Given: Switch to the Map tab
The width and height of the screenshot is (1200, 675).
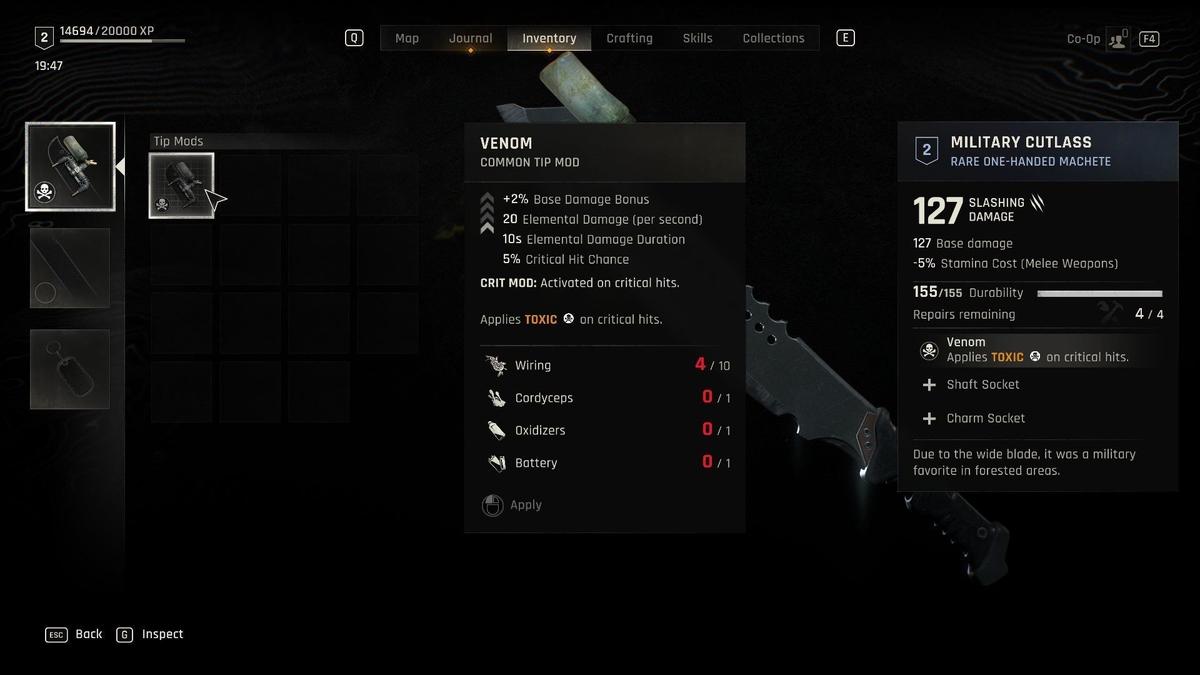Looking at the screenshot, I should pos(407,38).
